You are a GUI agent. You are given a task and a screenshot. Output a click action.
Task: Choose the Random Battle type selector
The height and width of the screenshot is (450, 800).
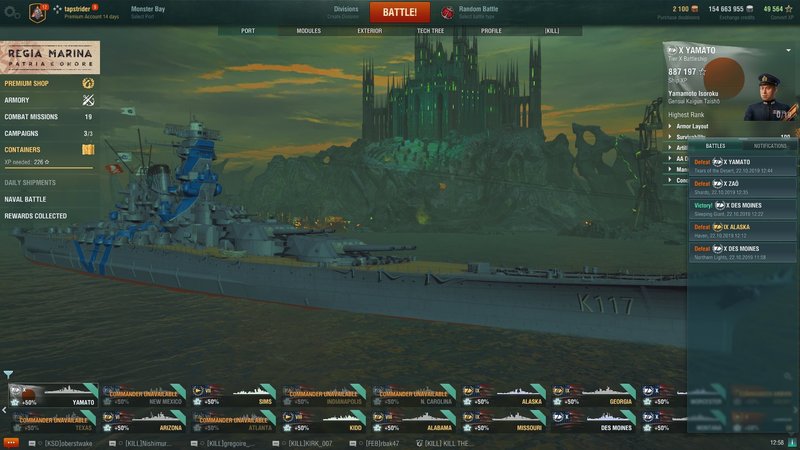[478, 12]
